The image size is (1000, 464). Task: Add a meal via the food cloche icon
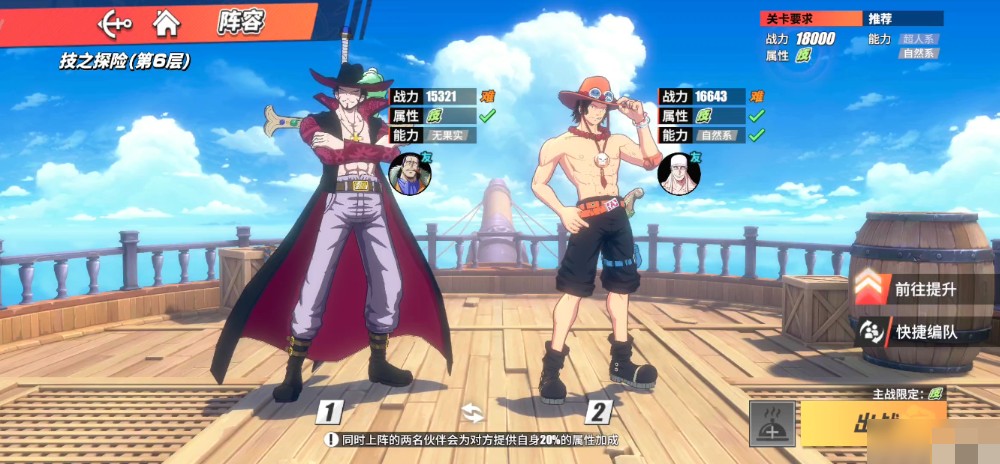pos(772,424)
